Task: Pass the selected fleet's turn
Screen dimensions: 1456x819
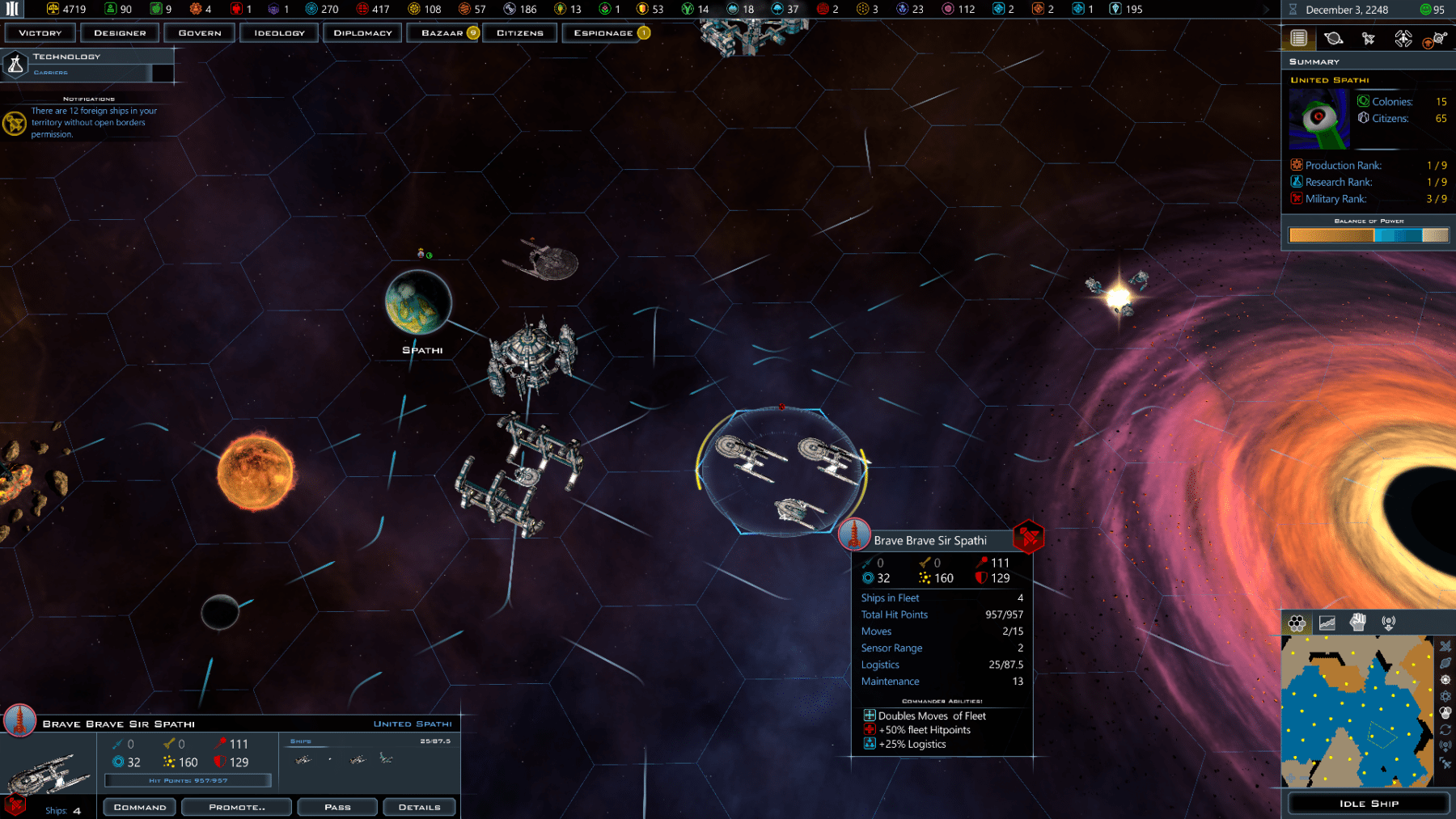Action: 337,807
